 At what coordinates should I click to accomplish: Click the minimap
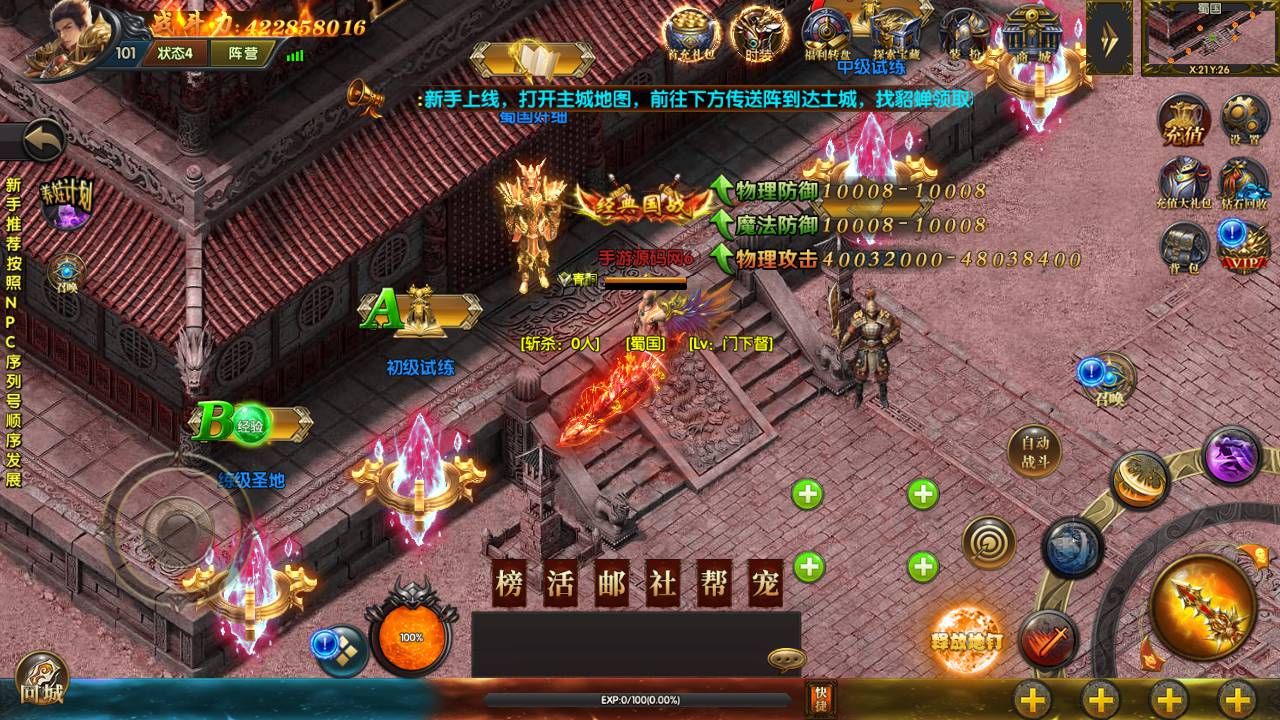1209,36
